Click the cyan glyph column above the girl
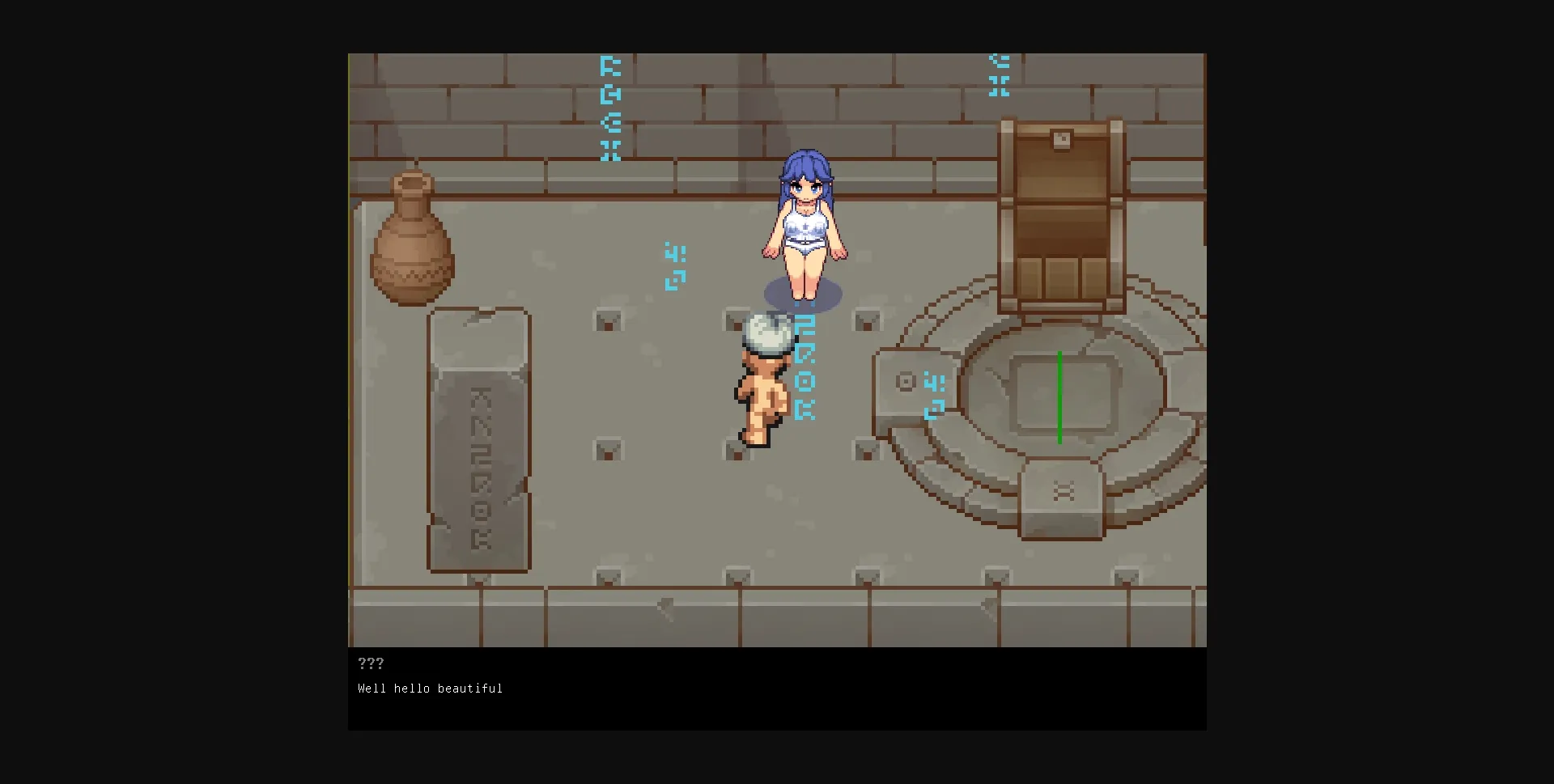The height and width of the screenshot is (784, 1554). [610, 105]
